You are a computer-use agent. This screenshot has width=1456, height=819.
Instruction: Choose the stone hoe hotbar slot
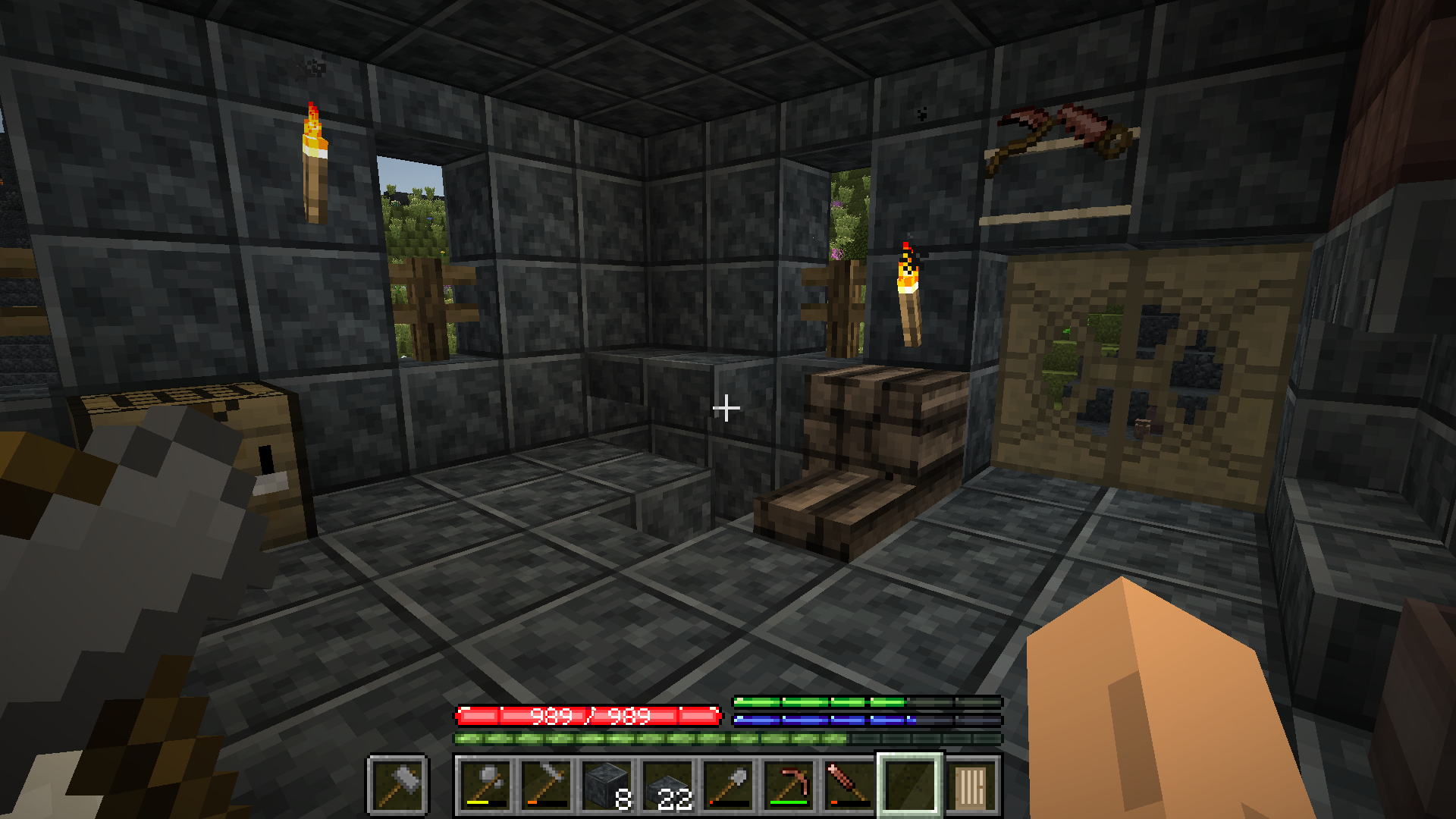click(x=546, y=785)
